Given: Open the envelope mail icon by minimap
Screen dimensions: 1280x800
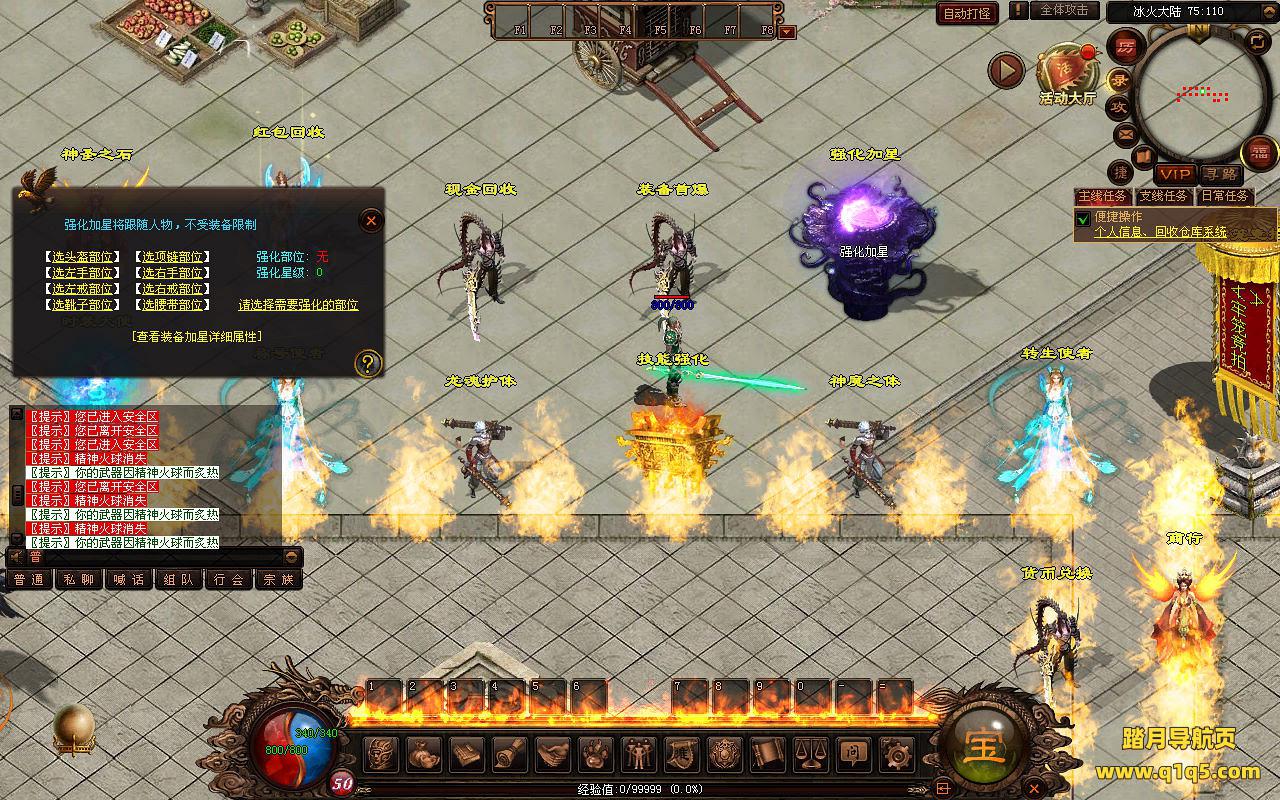Looking at the screenshot, I should (1126, 134).
